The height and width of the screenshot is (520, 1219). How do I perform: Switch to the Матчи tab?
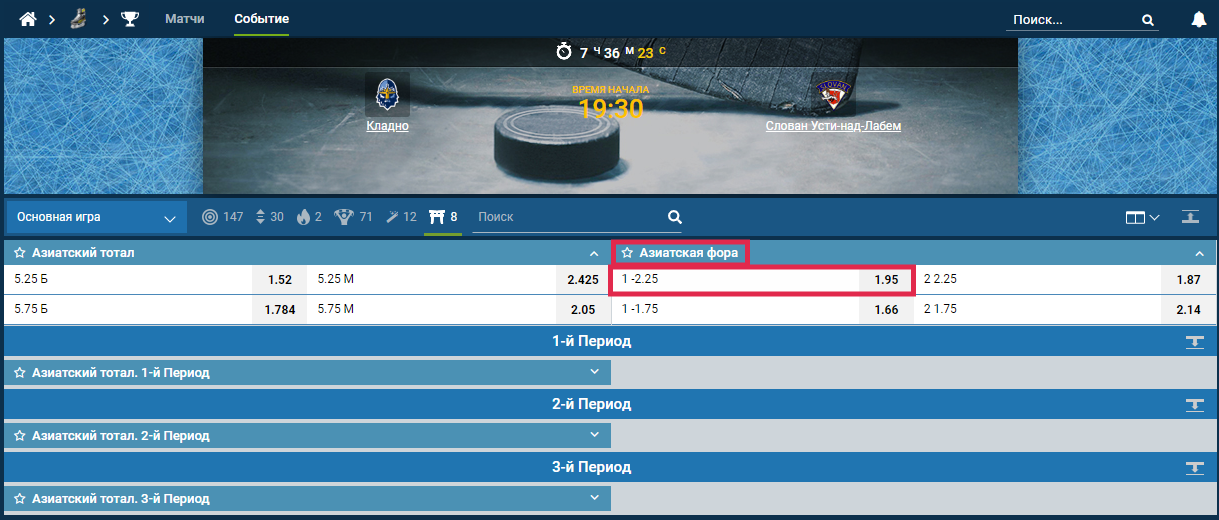[185, 19]
